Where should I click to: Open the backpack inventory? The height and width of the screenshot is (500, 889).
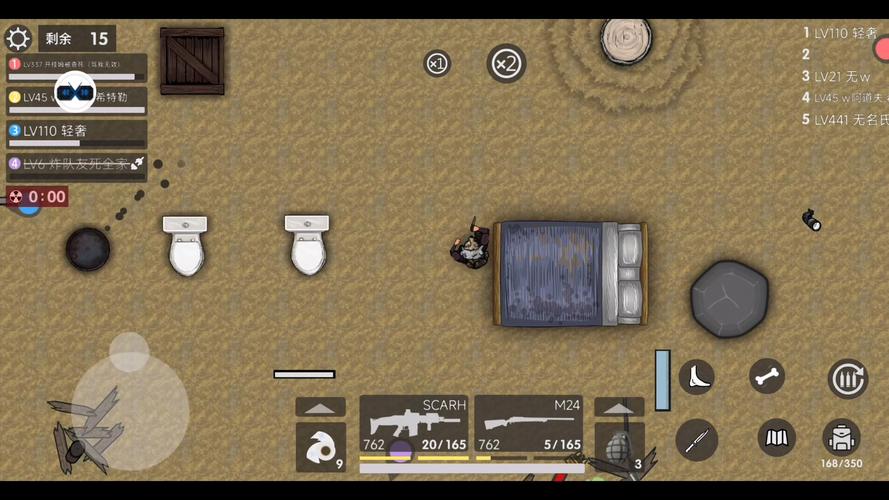click(842, 437)
